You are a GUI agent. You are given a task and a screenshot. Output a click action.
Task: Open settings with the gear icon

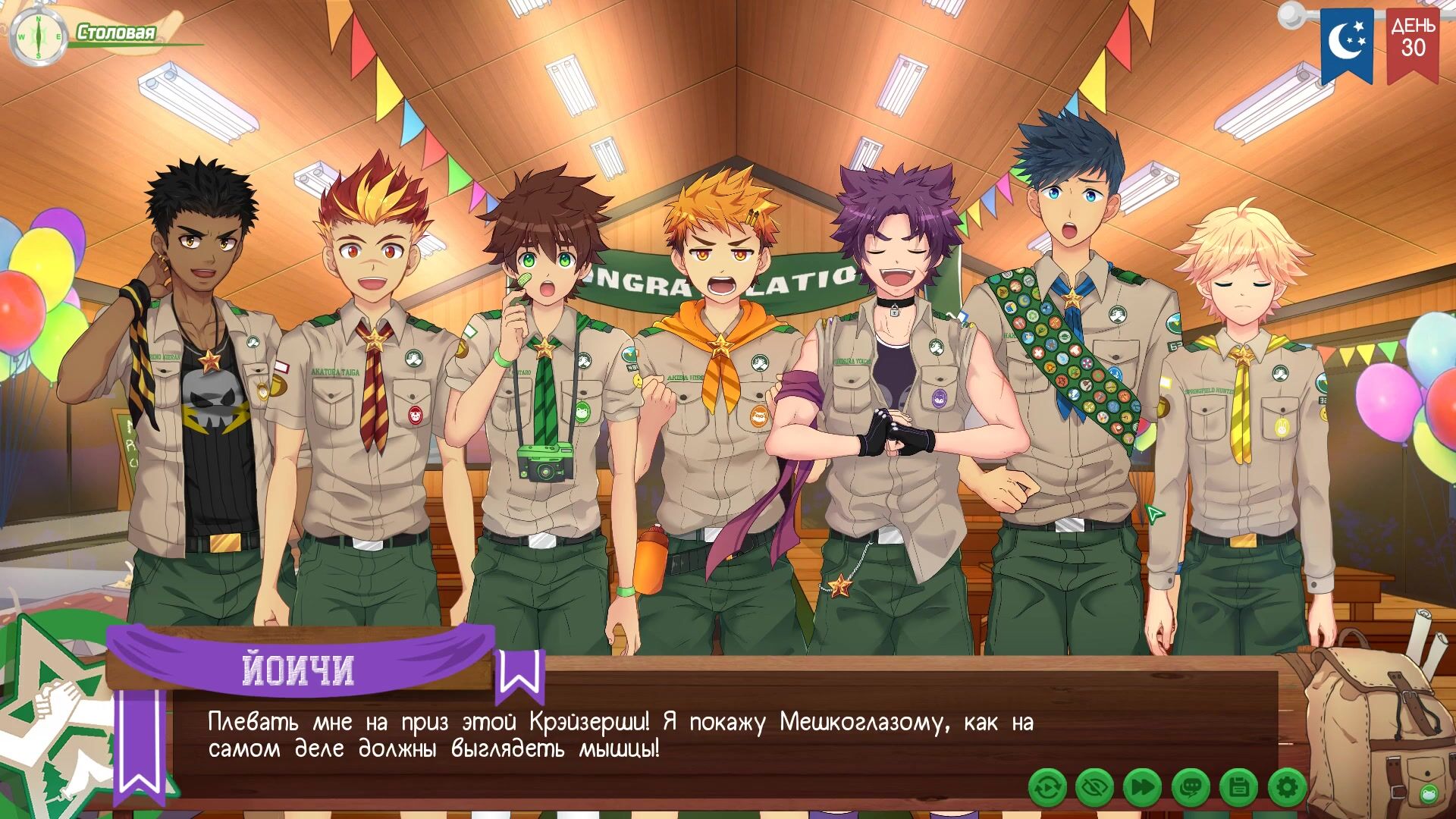point(1287,788)
